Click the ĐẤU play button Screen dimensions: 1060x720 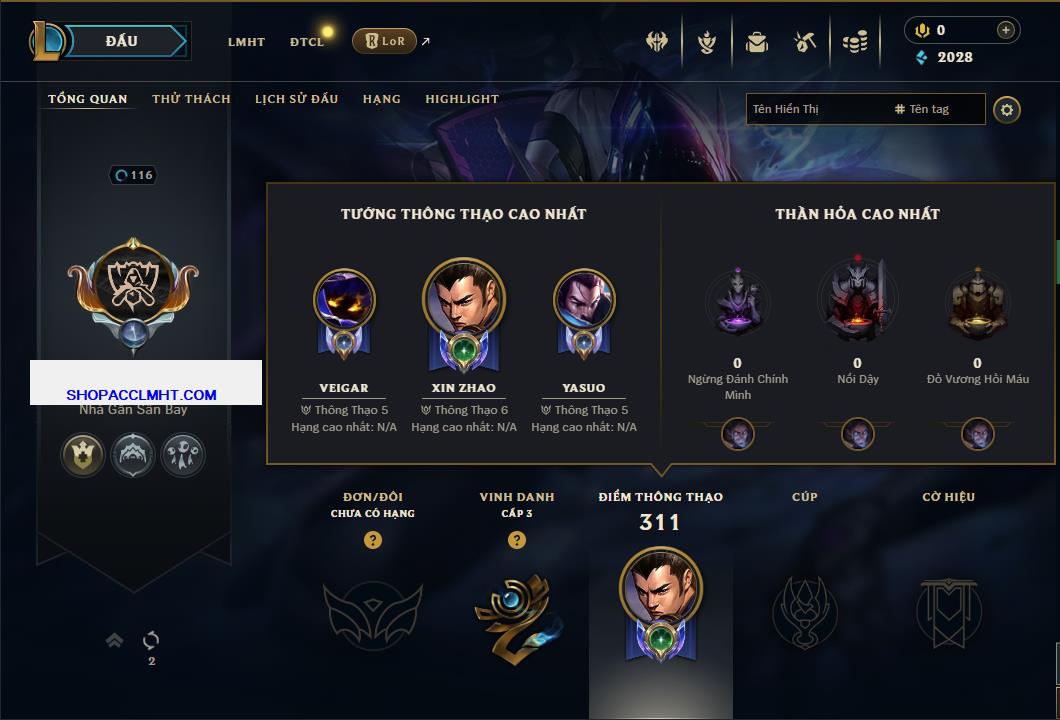point(122,41)
